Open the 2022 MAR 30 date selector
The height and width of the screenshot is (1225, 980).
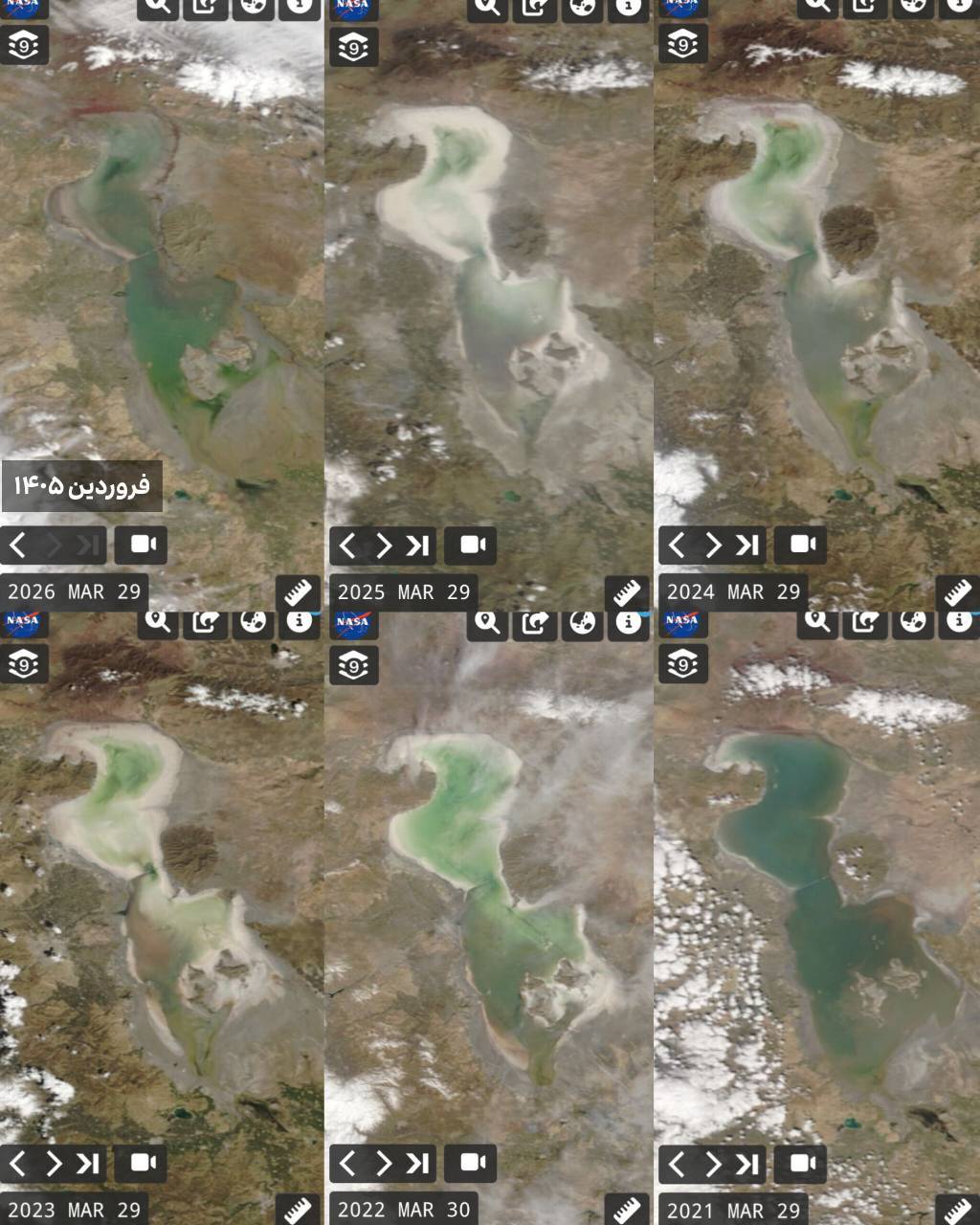click(x=404, y=1210)
